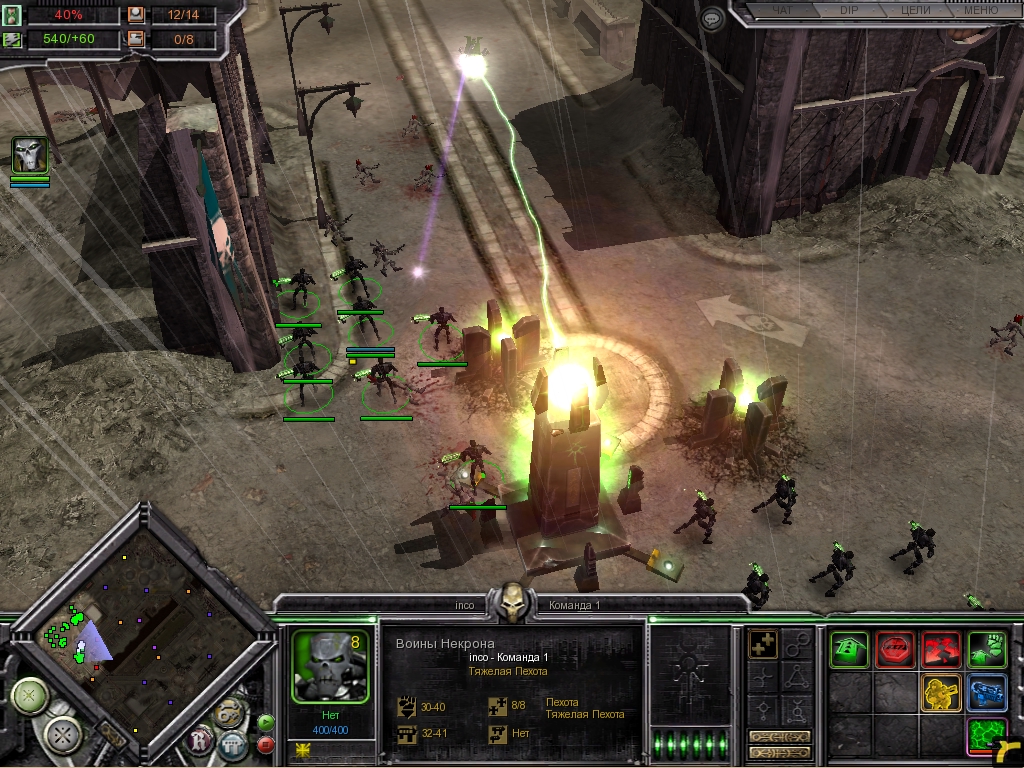The width and height of the screenshot is (1024, 768).
Task: Click the round R button beside minimap
Action: [x=200, y=742]
